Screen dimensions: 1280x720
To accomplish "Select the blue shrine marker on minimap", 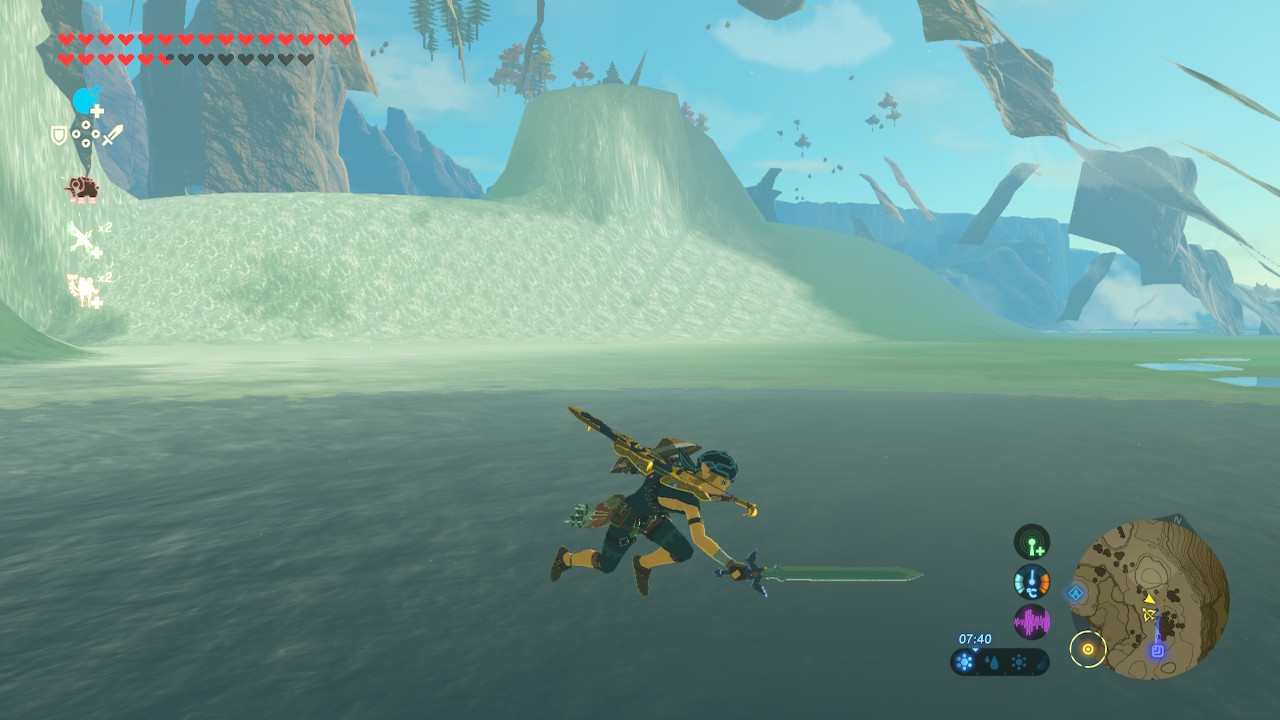I will click(x=1158, y=650).
